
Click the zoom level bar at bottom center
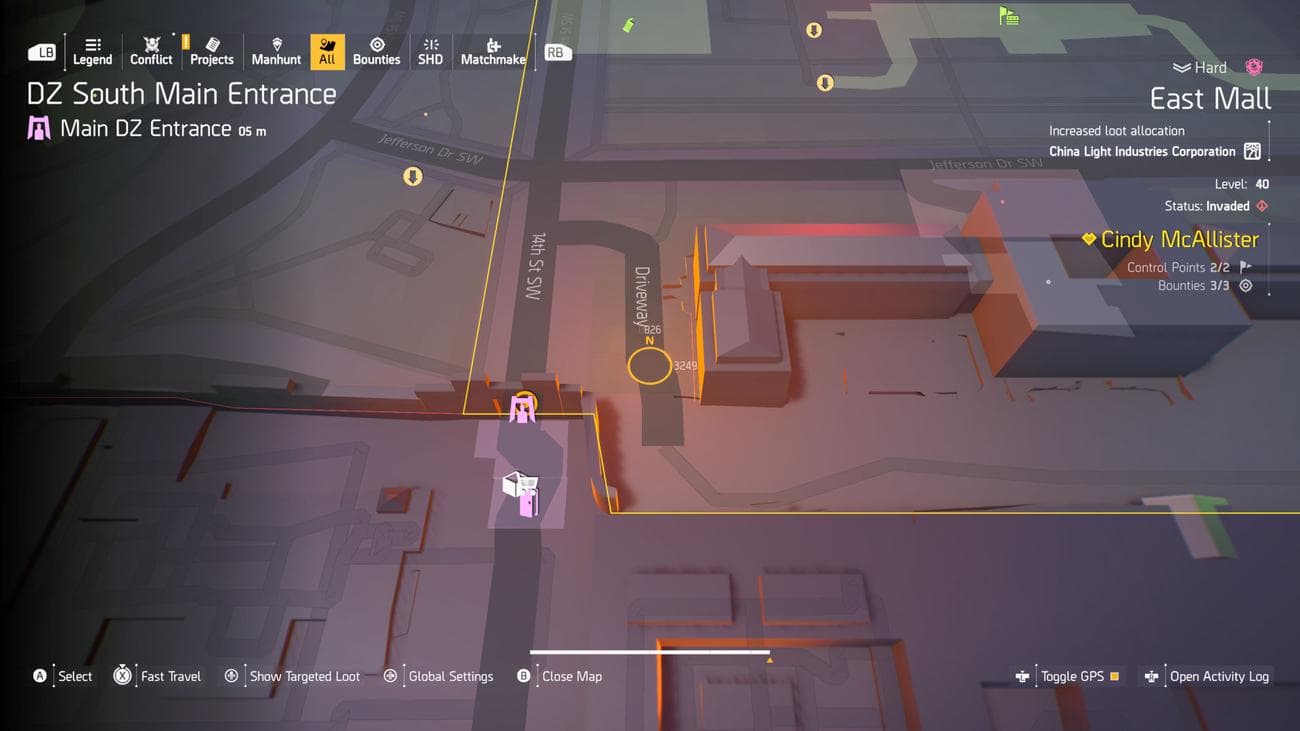(650, 650)
